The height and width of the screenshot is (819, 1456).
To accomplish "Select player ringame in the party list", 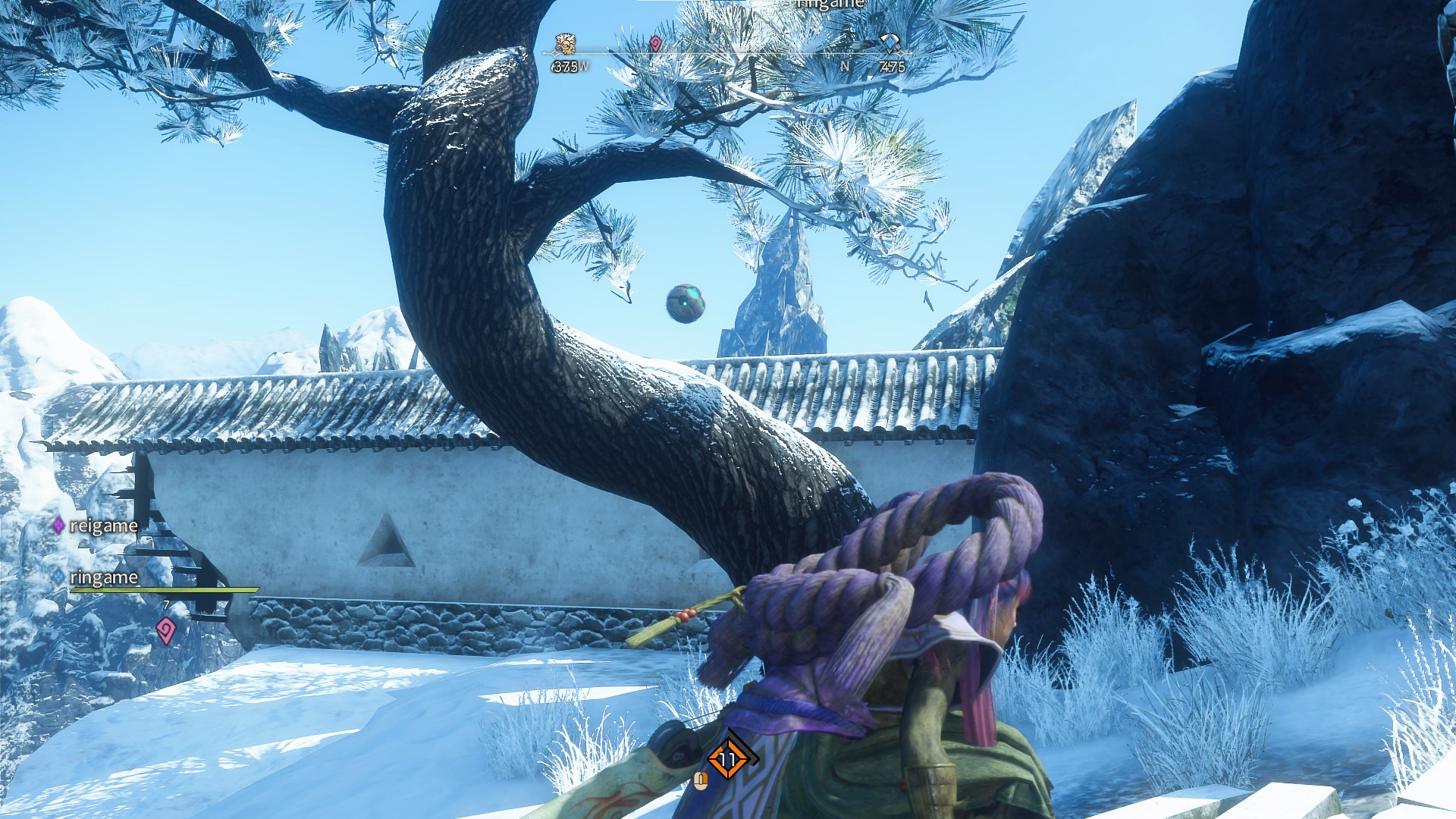I will coord(104,577).
